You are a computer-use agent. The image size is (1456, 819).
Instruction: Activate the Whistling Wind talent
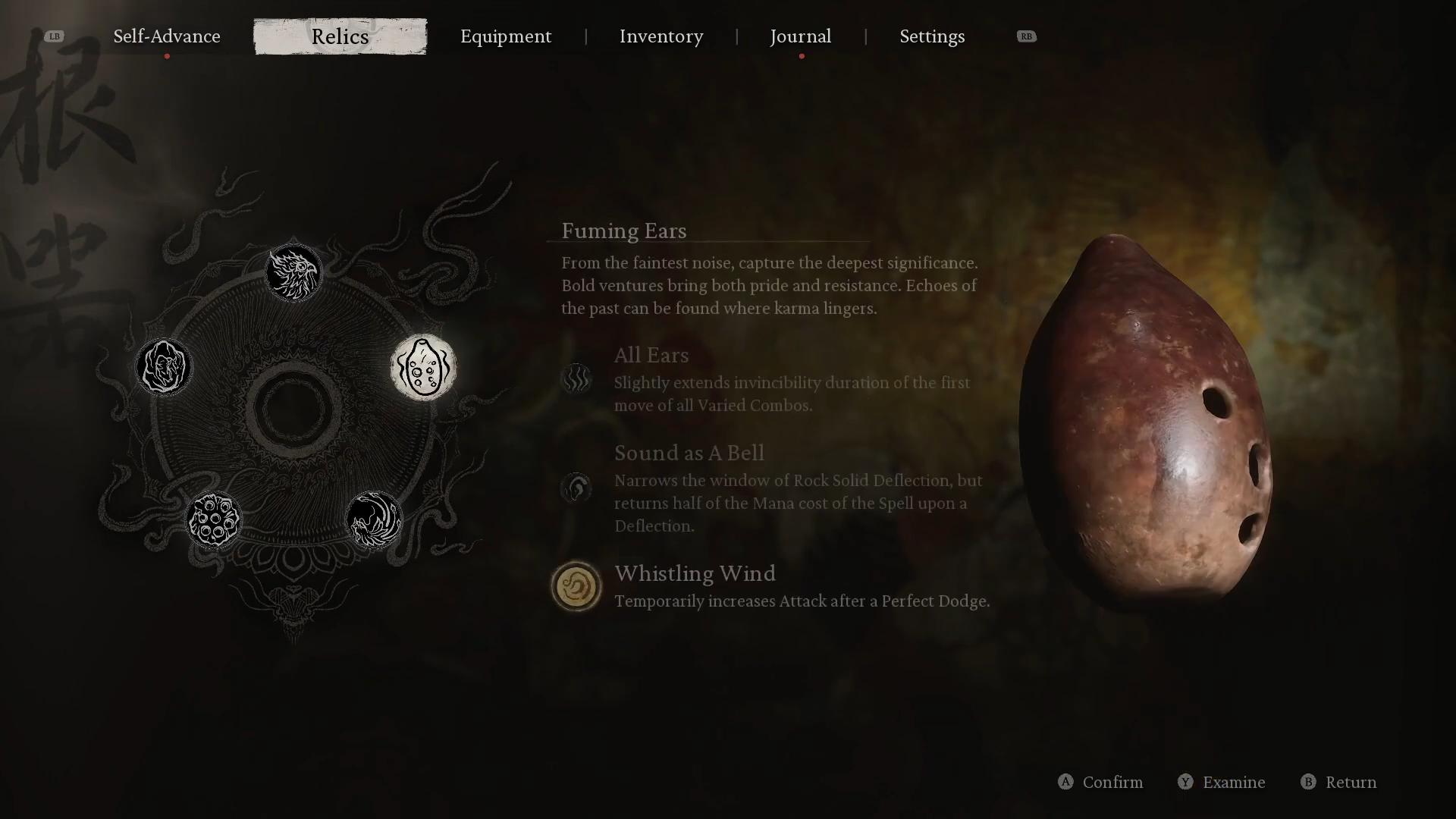tap(576, 586)
